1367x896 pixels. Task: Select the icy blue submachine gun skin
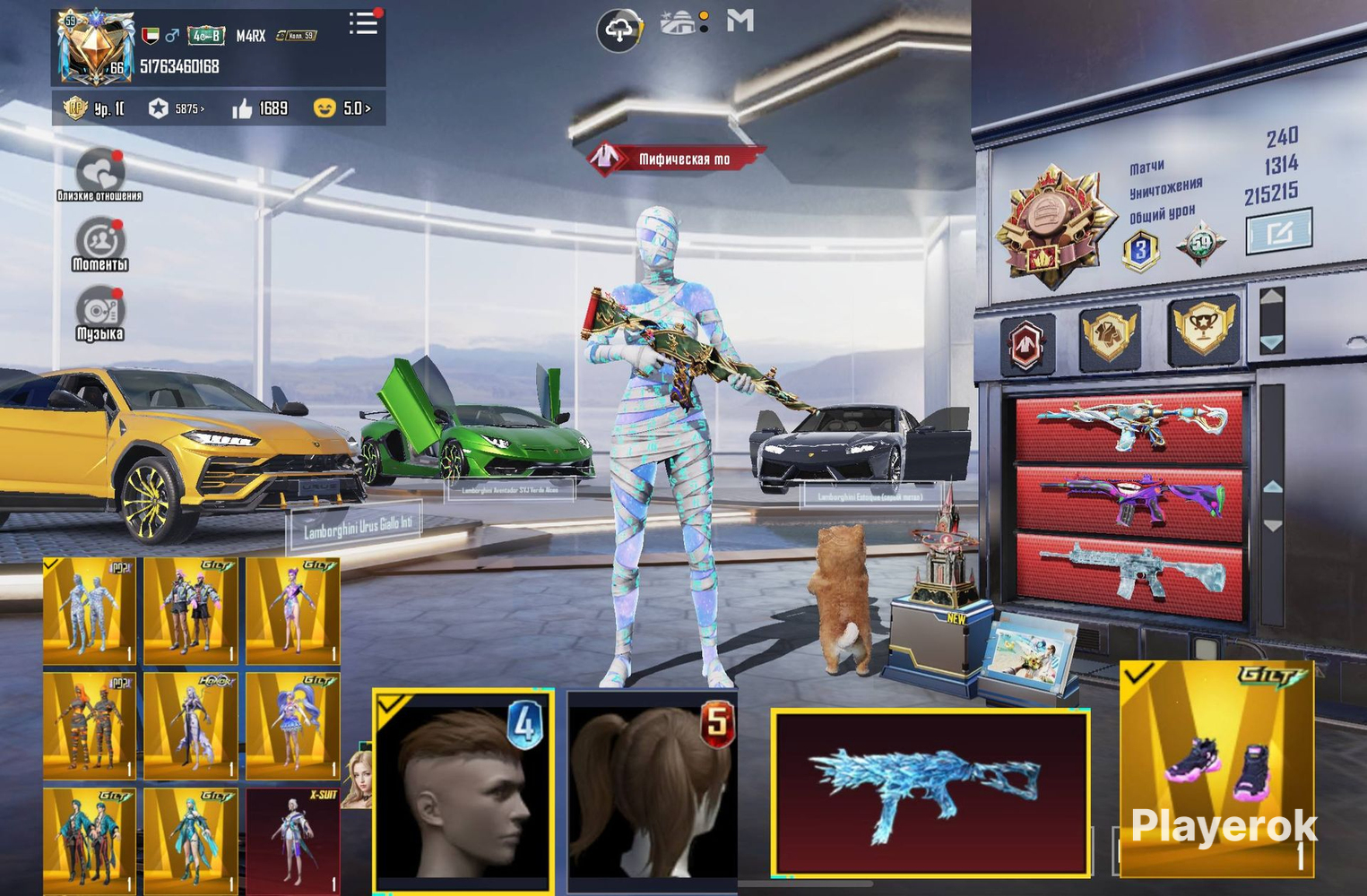point(930,792)
